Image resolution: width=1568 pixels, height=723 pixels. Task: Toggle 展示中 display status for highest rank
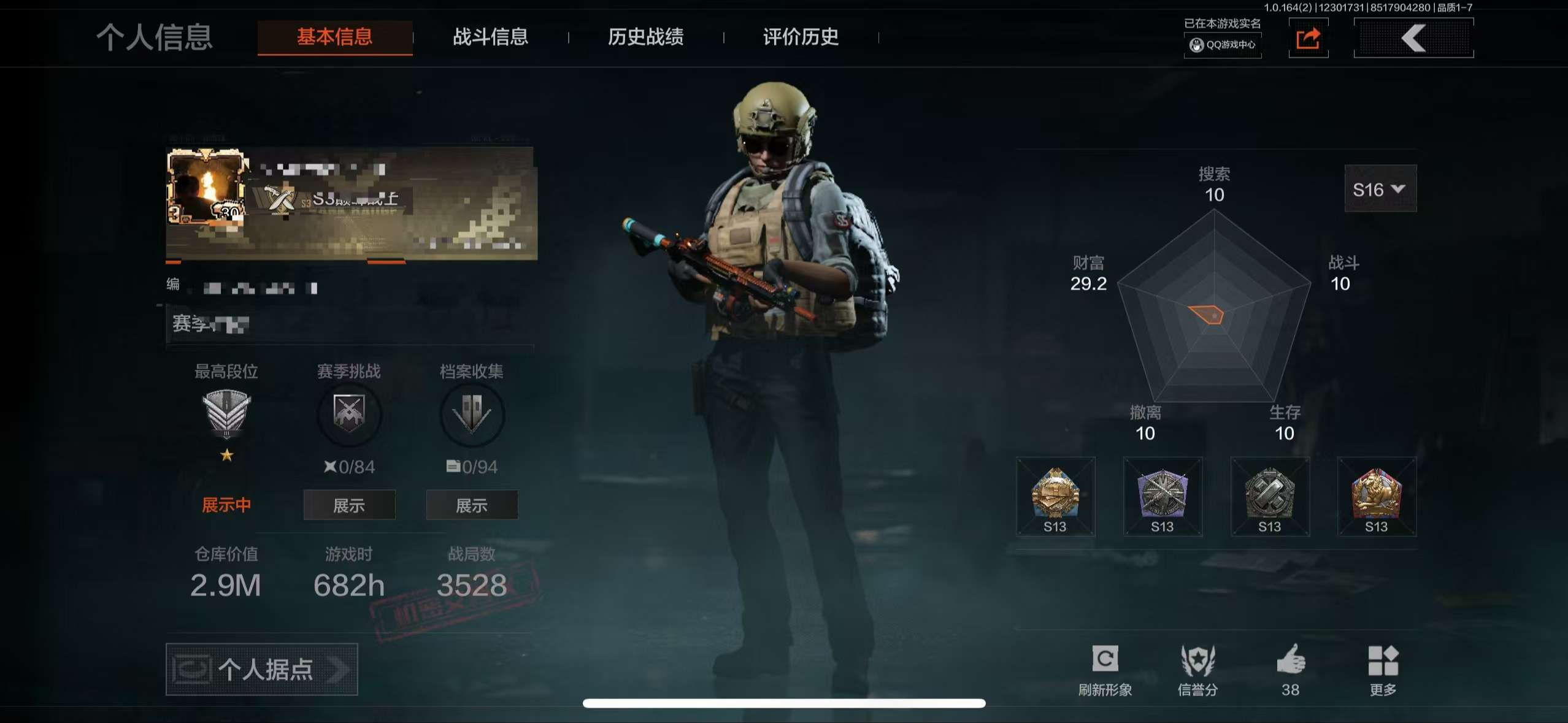[226, 505]
